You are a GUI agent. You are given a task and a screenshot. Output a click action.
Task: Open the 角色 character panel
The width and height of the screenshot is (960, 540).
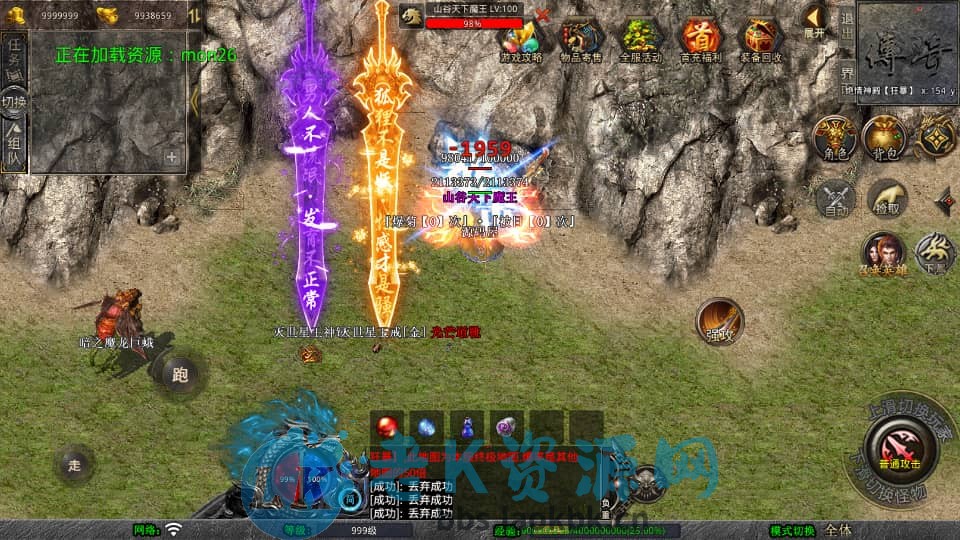835,138
